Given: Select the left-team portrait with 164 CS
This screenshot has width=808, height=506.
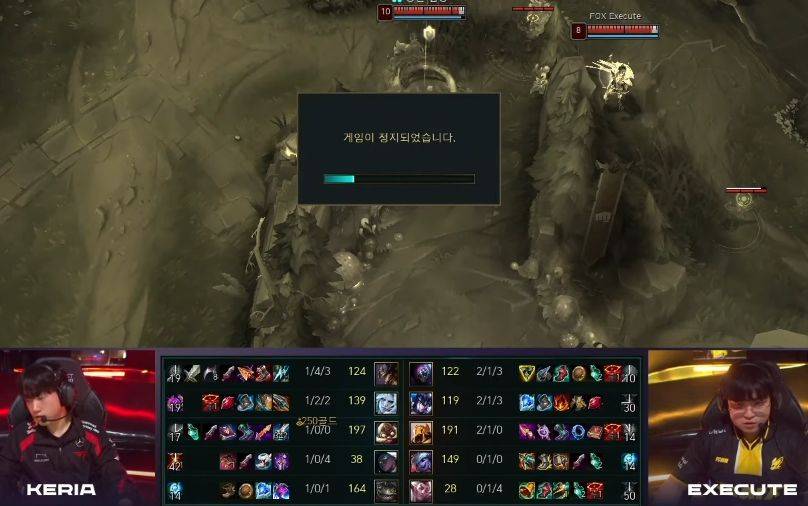Looking at the screenshot, I should tap(386, 490).
